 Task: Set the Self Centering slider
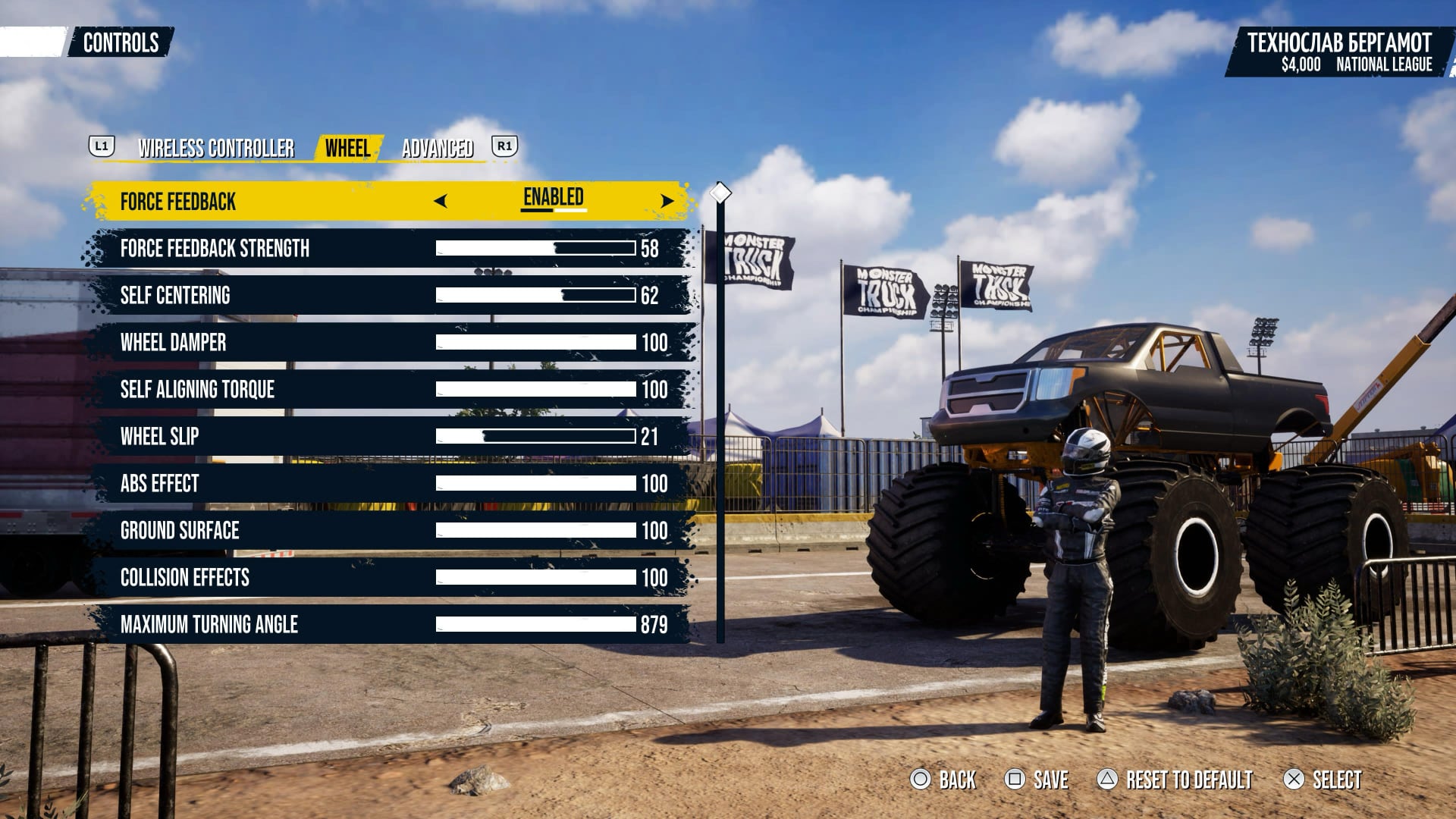535,295
